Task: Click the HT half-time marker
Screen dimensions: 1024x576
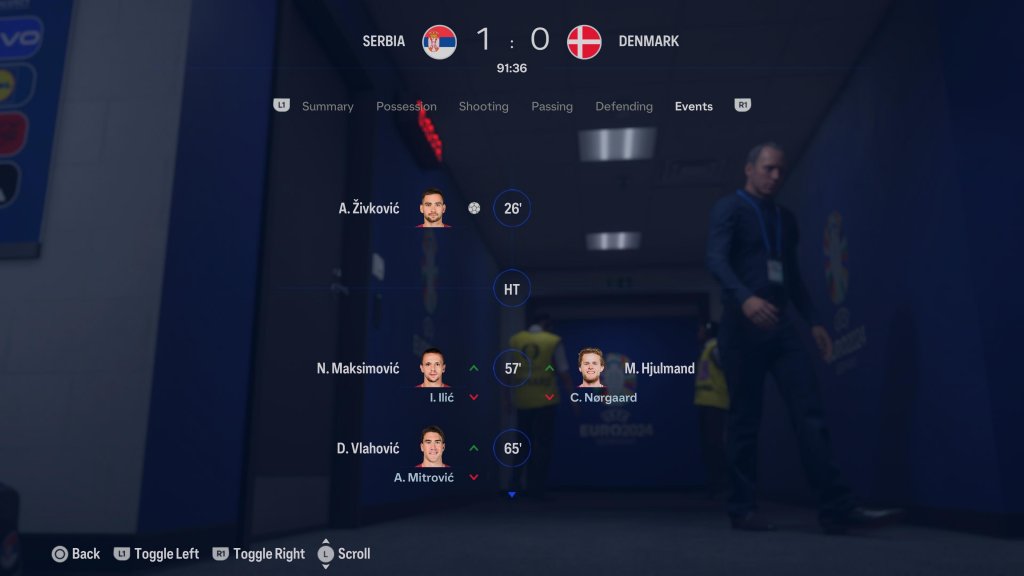Action: (512, 289)
